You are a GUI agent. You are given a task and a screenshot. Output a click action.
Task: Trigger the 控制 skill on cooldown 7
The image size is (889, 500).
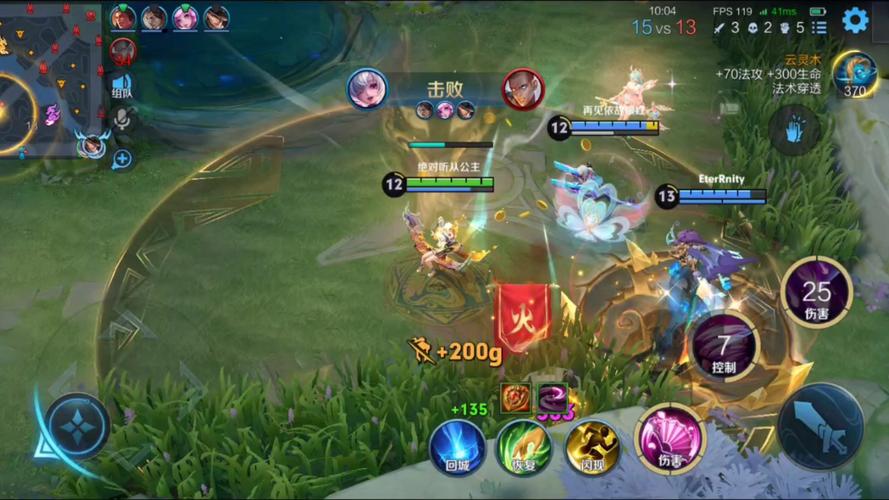[724, 346]
